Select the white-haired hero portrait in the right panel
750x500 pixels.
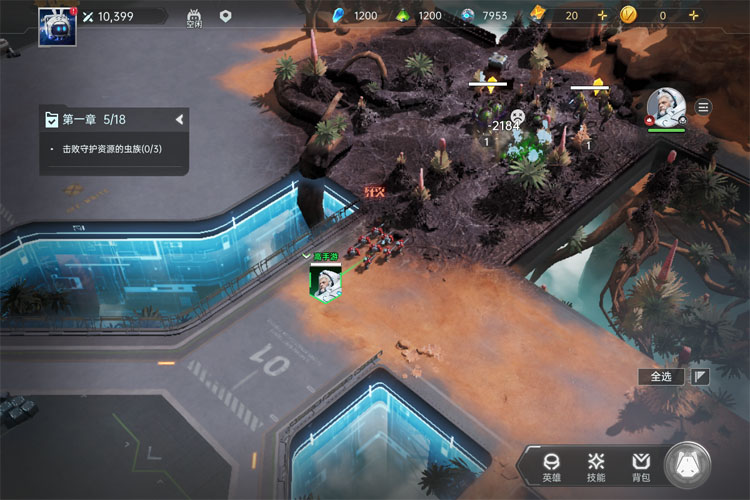[x=665, y=107]
